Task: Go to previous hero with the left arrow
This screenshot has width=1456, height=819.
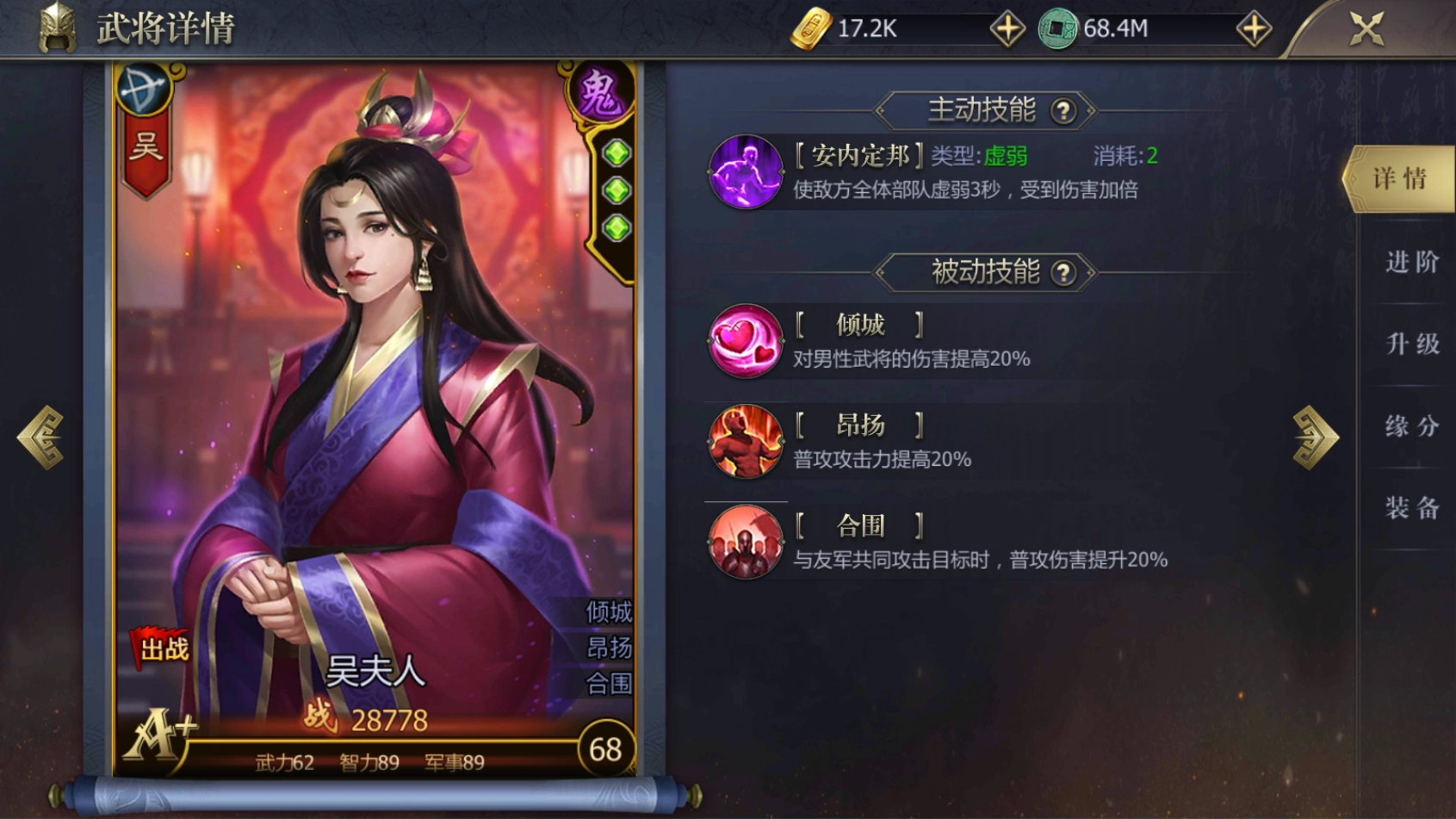Action: [40, 435]
